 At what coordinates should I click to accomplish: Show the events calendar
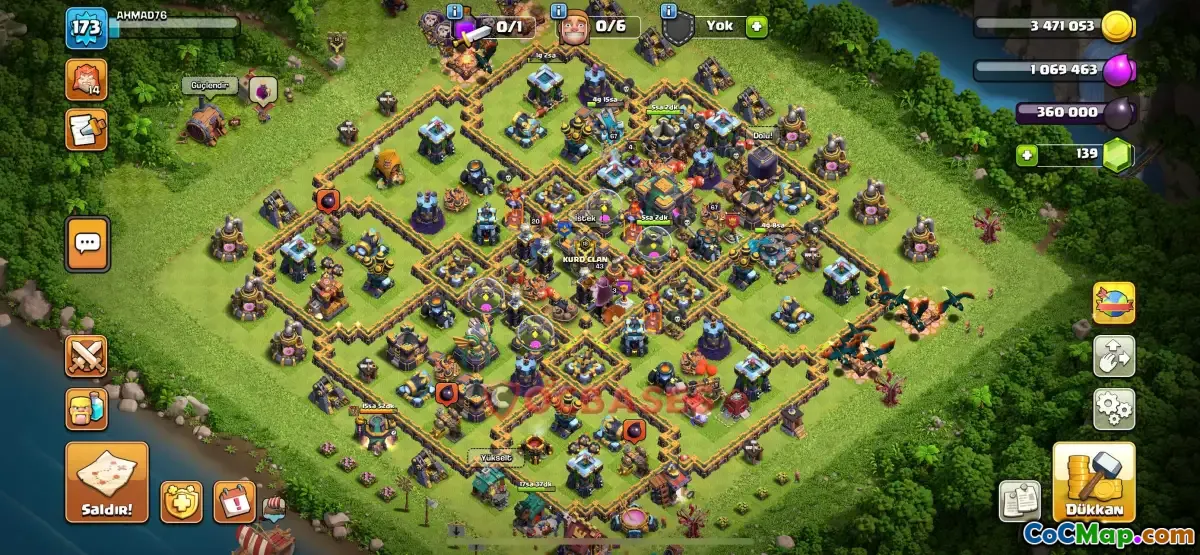tap(234, 501)
